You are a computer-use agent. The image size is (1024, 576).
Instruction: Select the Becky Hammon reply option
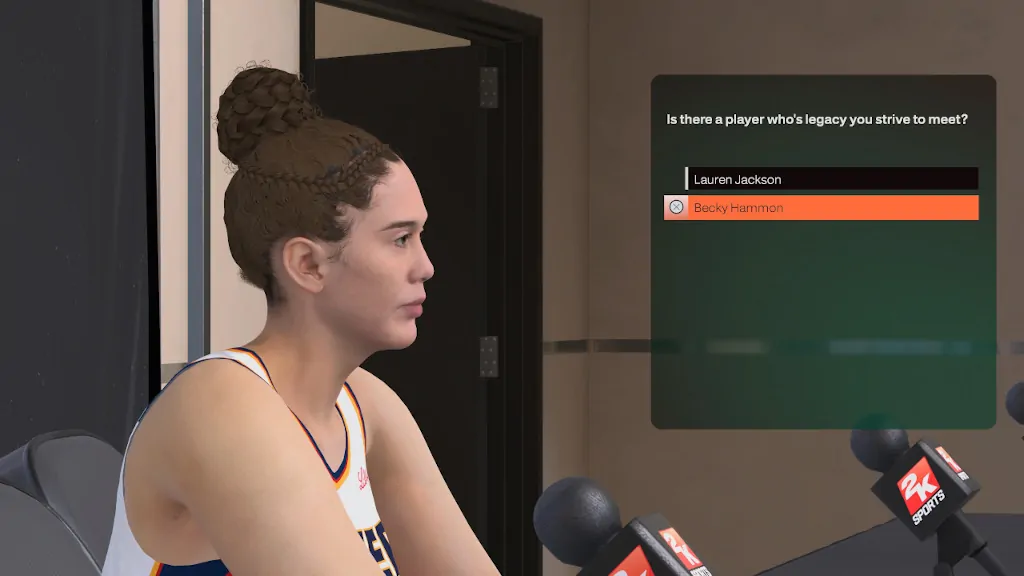[822, 208]
